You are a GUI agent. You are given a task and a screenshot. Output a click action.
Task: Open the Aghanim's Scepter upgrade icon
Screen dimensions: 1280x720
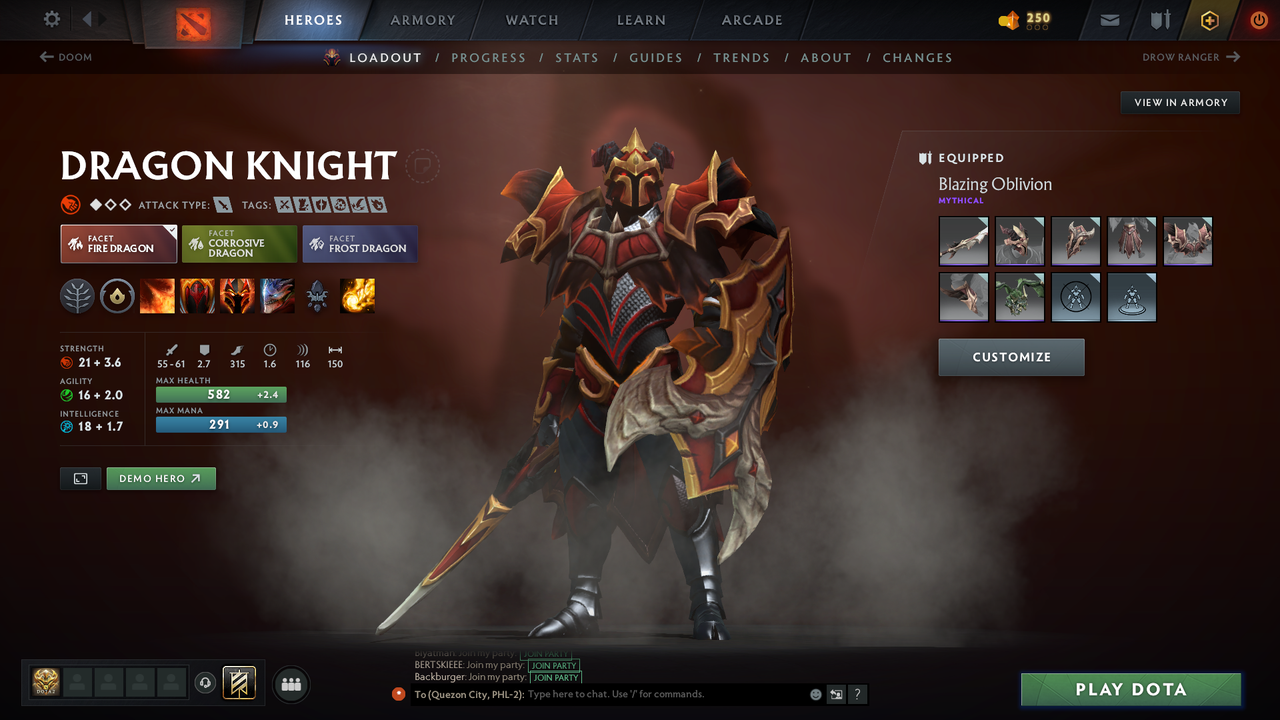317,296
